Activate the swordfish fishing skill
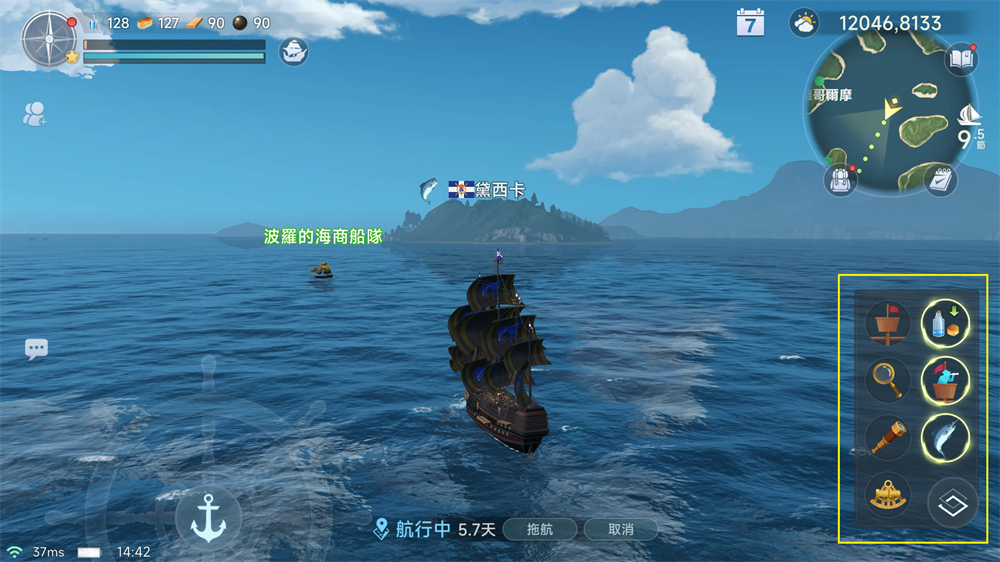This screenshot has height=562, width=1000. [x=945, y=437]
